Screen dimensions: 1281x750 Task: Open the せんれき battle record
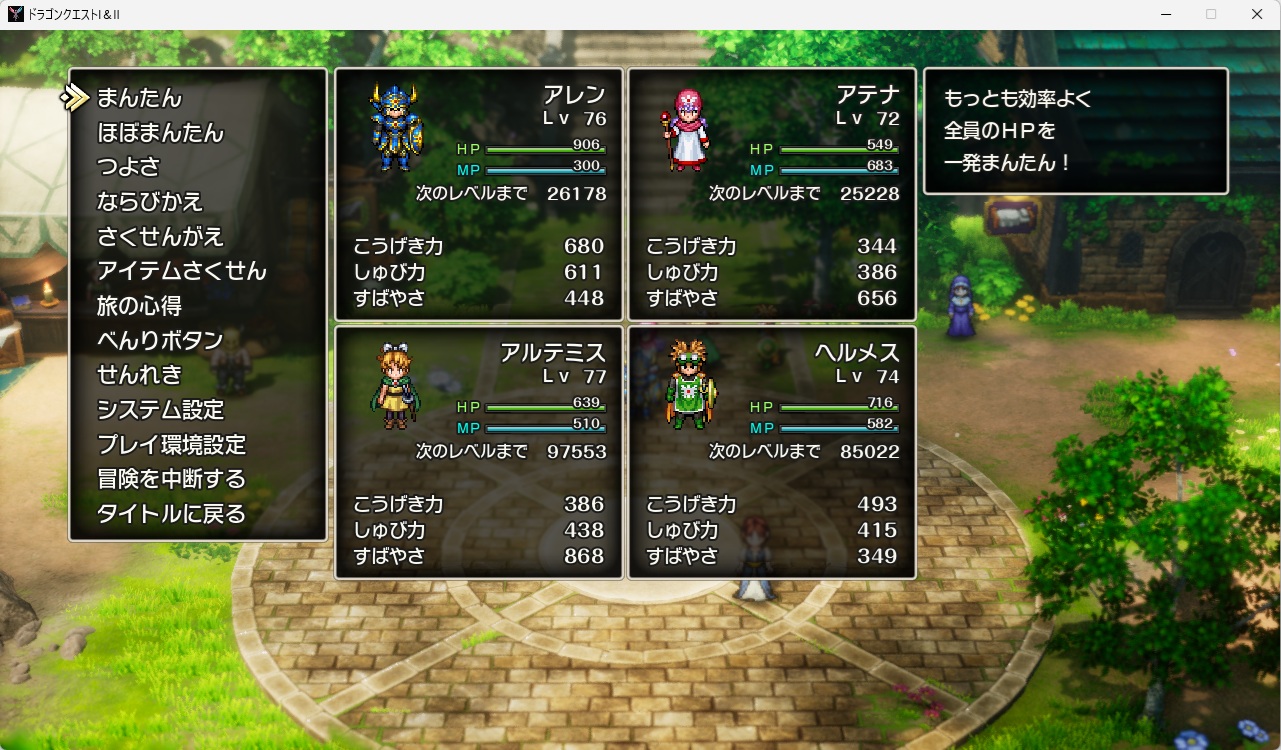[140, 375]
